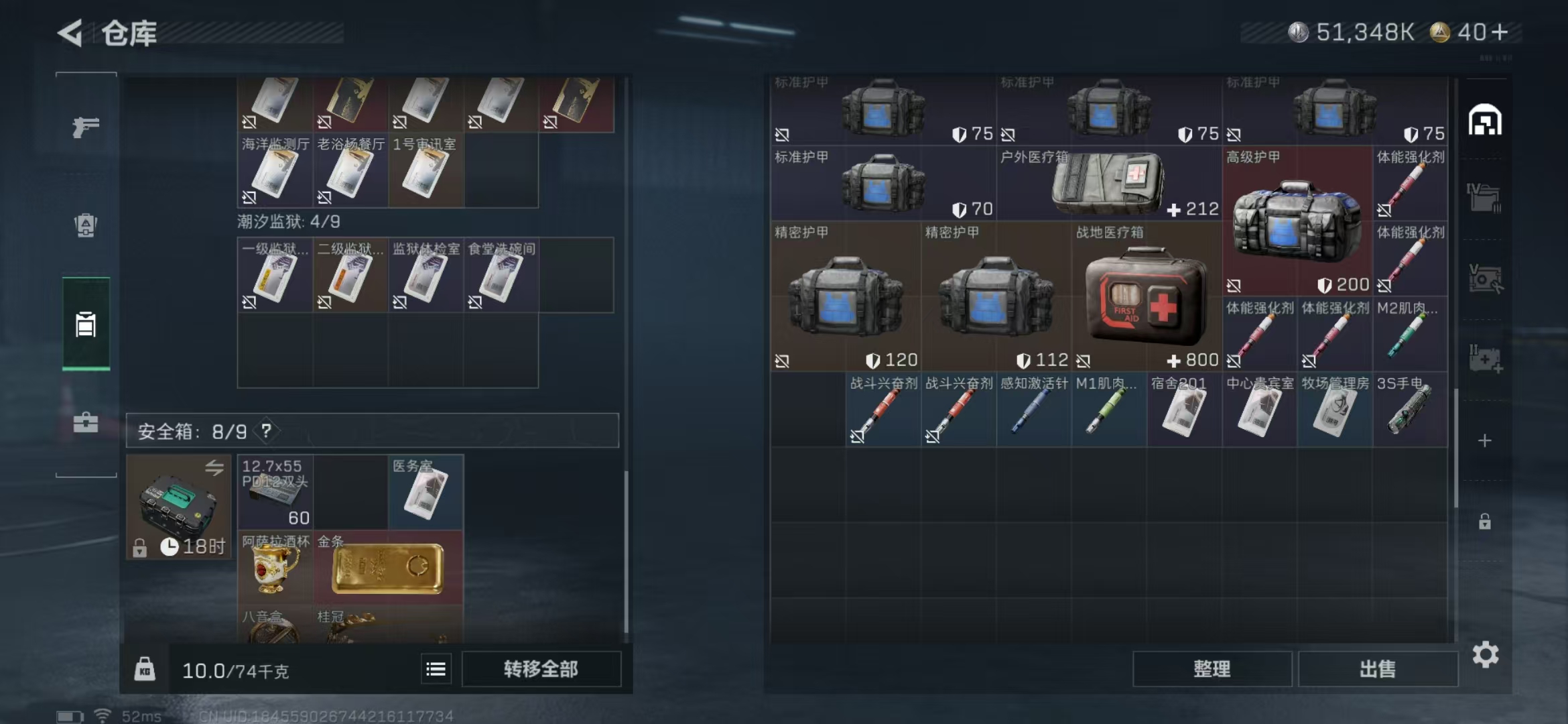
Task: Select the 阿萨拉酒杯 goblet item
Action: (275, 568)
